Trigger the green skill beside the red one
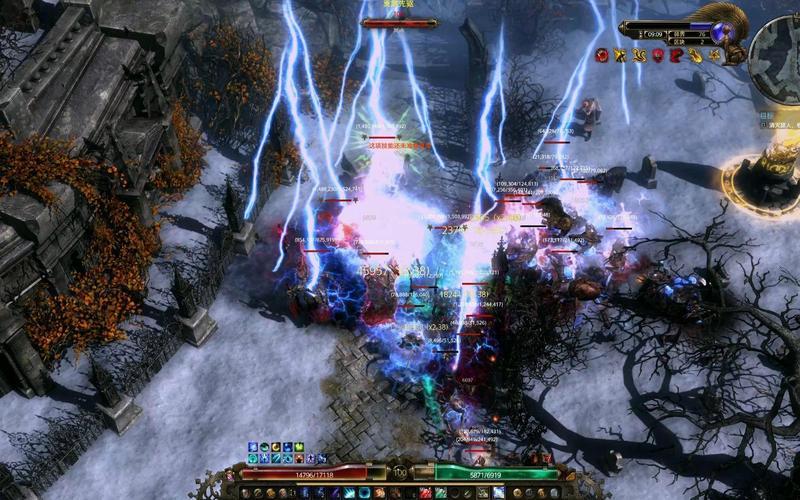 [440, 492]
